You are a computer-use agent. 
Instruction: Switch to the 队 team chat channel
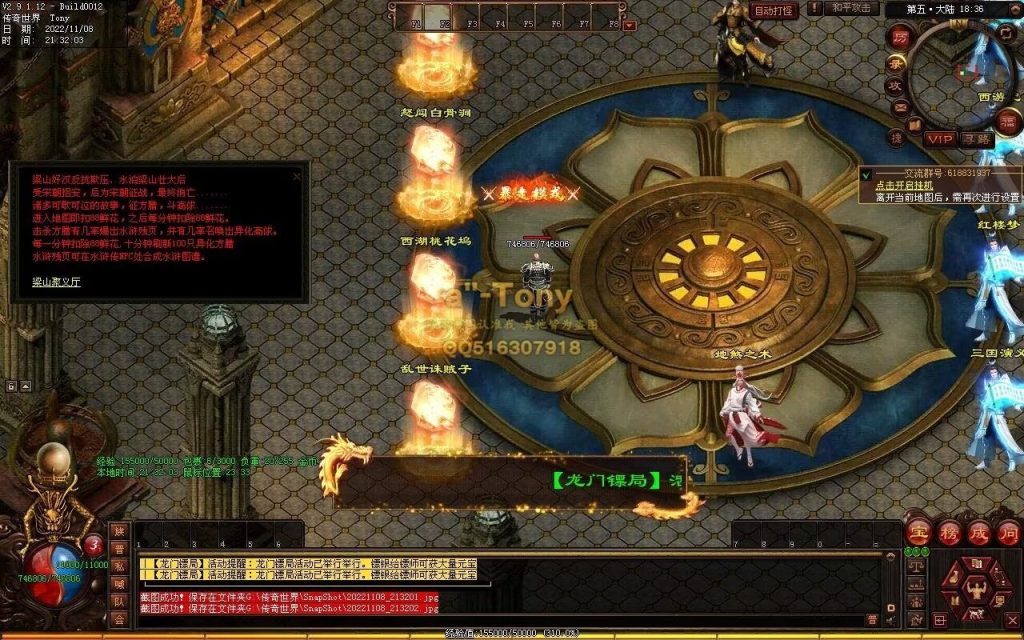pyautogui.click(x=119, y=603)
